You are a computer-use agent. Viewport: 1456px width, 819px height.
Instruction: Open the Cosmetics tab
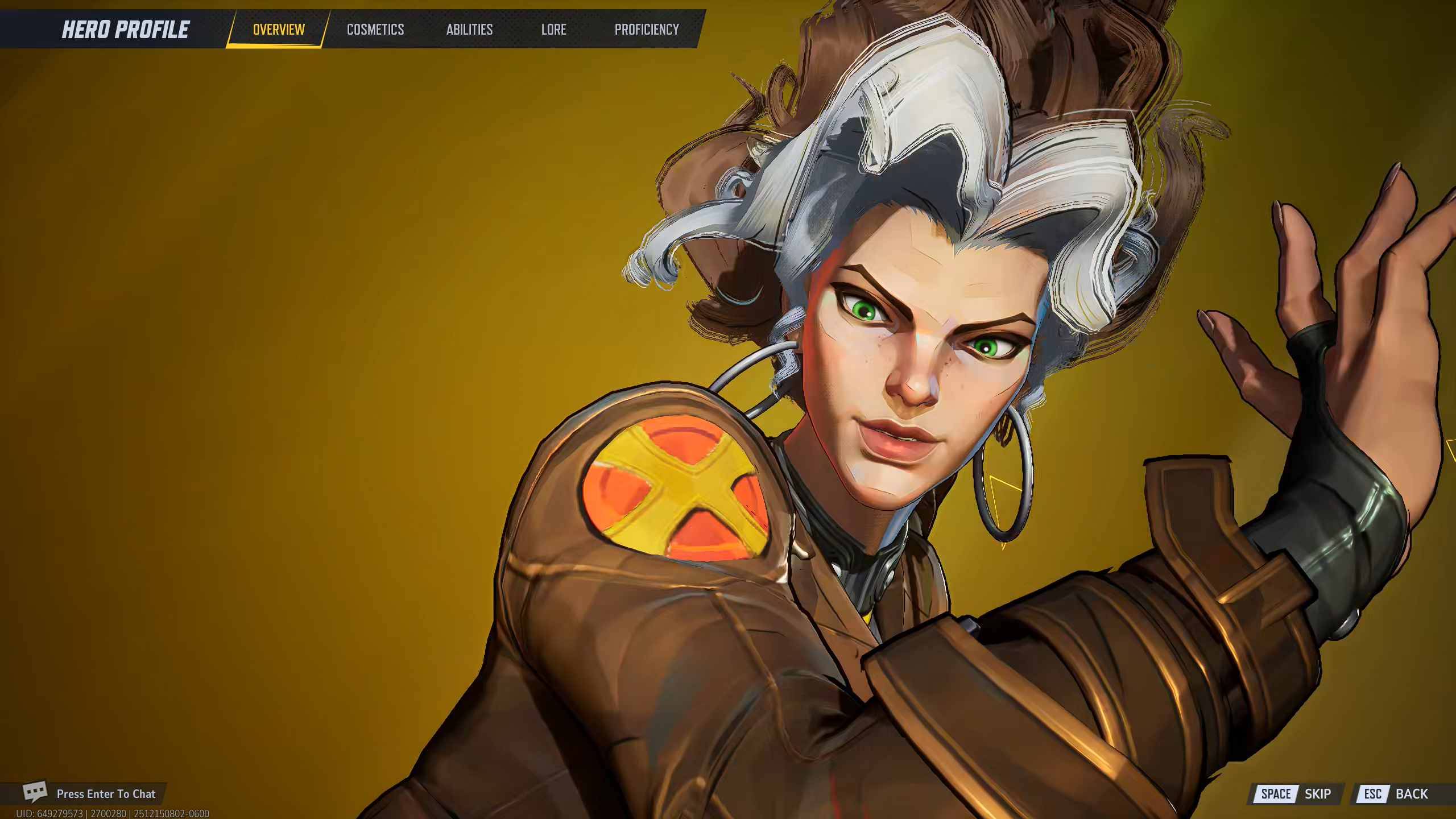(x=375, y=30)
